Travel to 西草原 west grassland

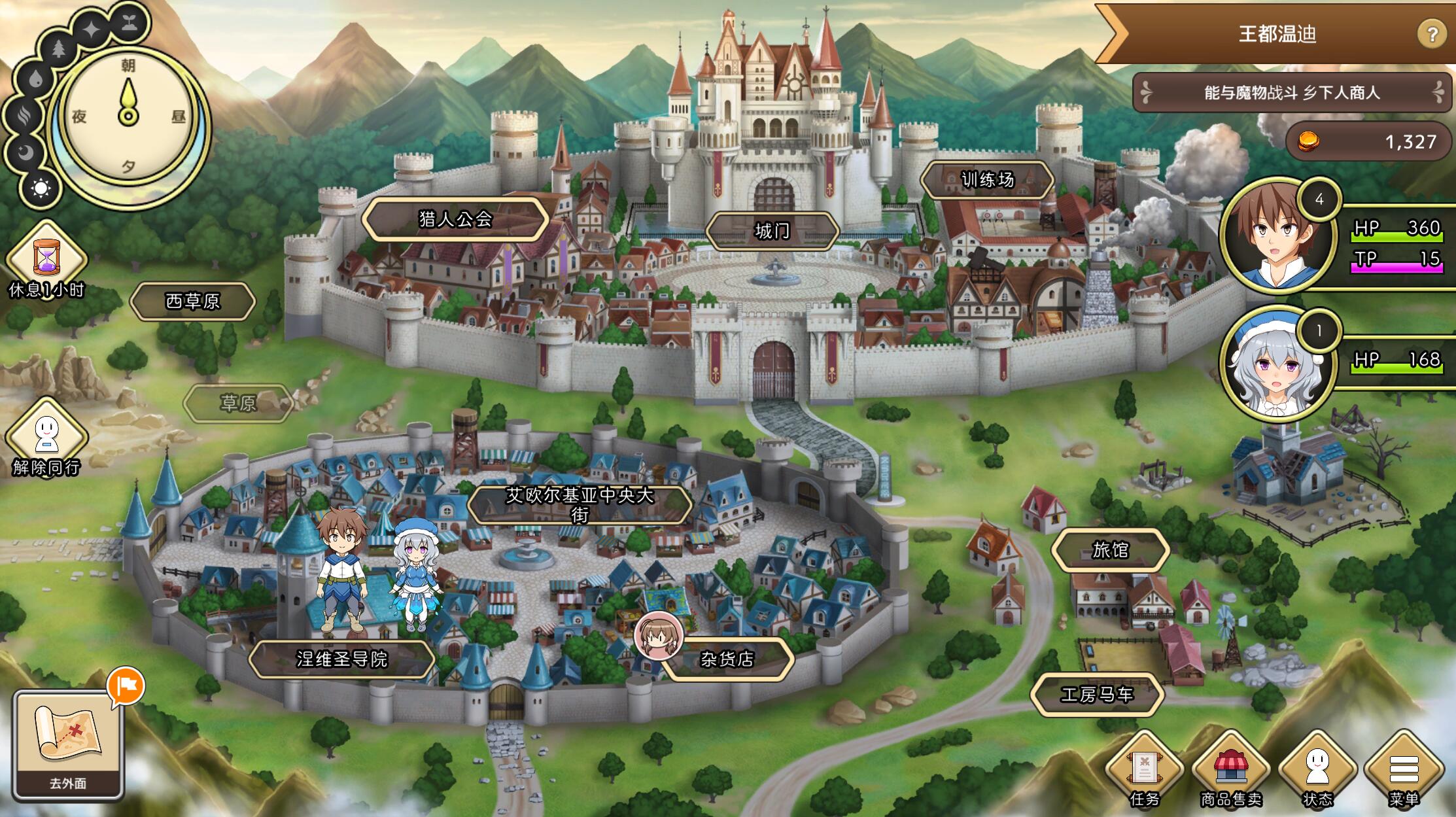[x=192, y=302]
